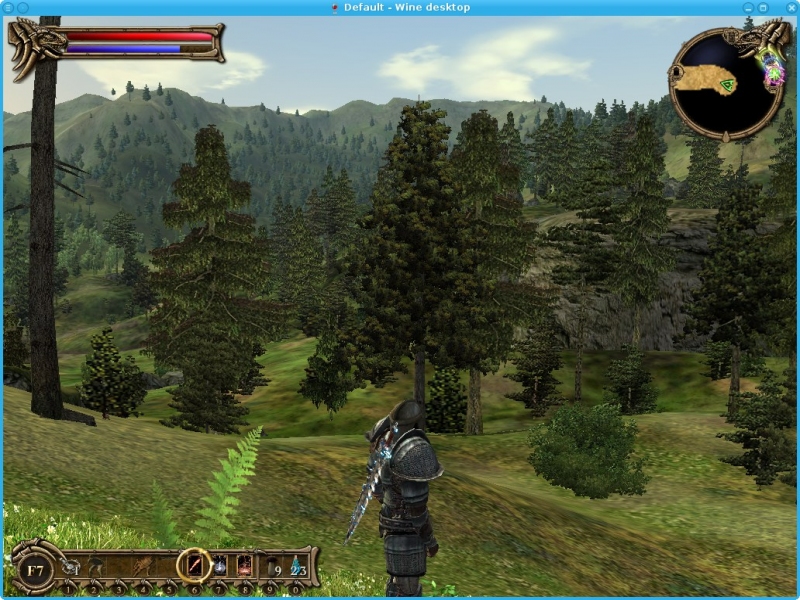Choose the red card item in slot 8
This screenshot has width=800, height=600.
[244, 567]
